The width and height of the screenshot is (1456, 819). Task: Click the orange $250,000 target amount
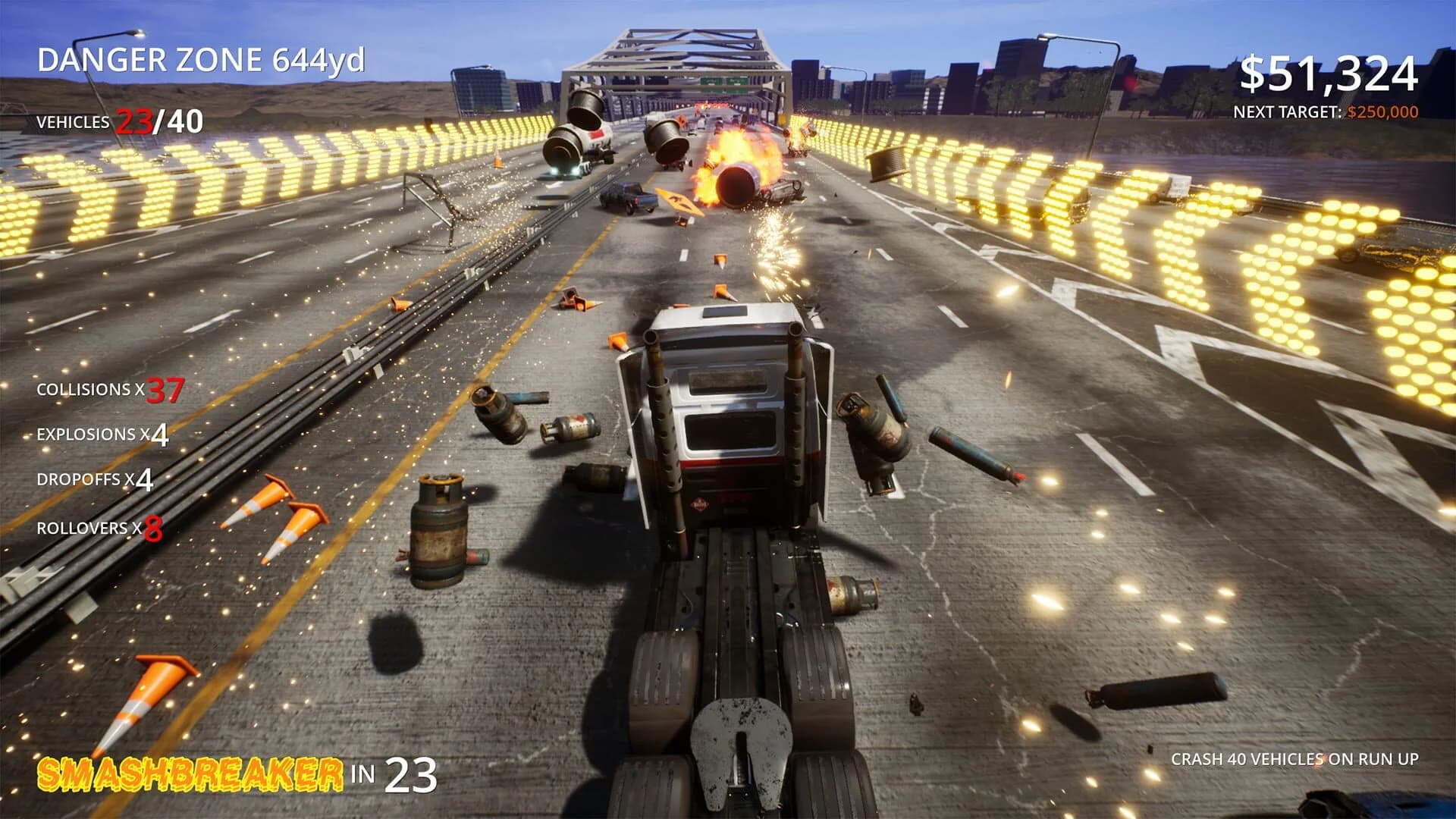point(1382,111)
